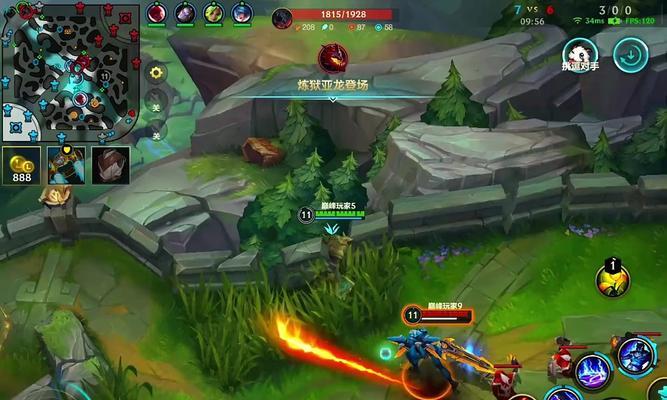667x400 pixels.
Task: Tap the minimap
Action: [70, 70]
